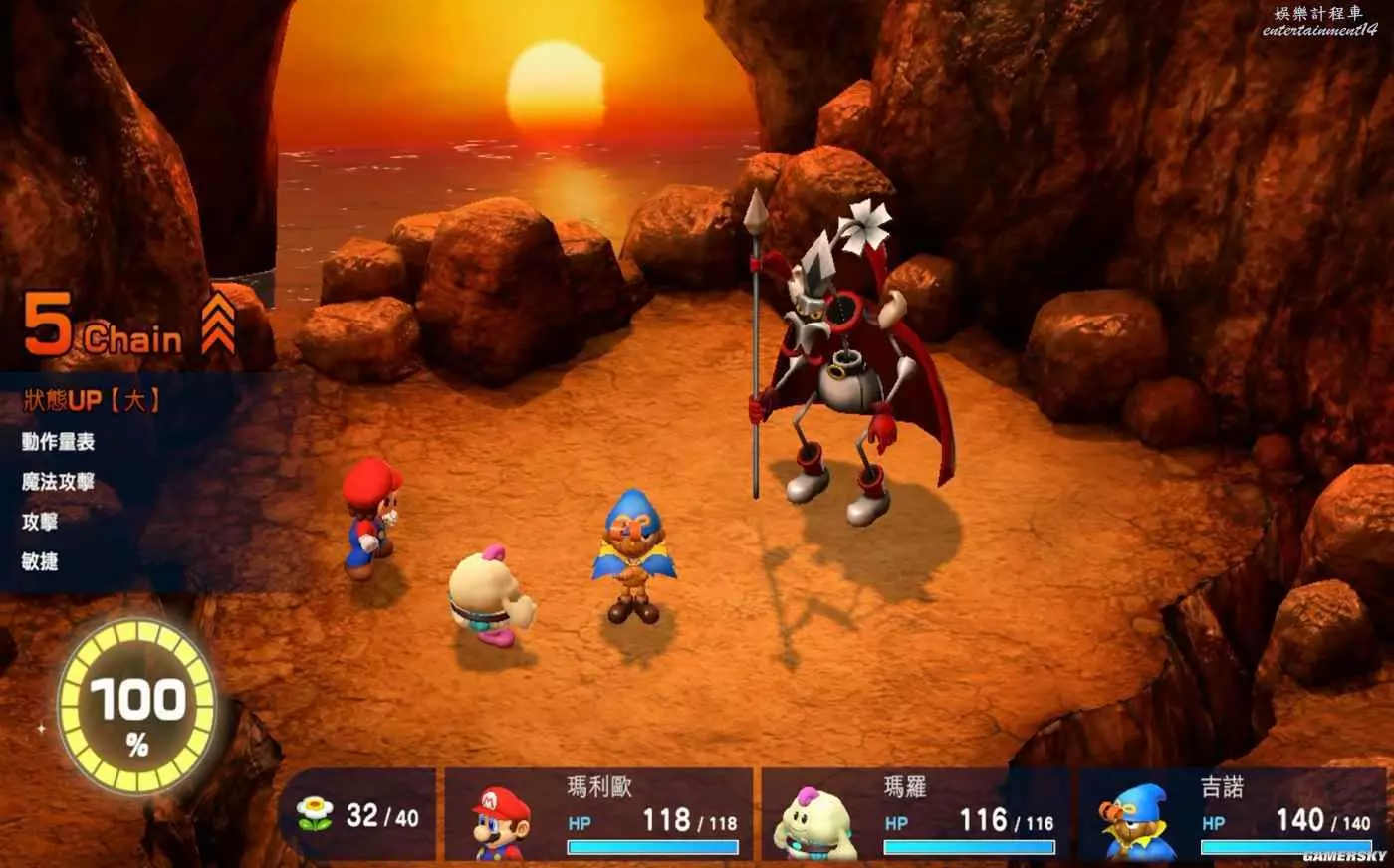This screenshot has width=1394, height=868.
Task: Select Mallow's party status panel
Action: [x=914, y=815]
